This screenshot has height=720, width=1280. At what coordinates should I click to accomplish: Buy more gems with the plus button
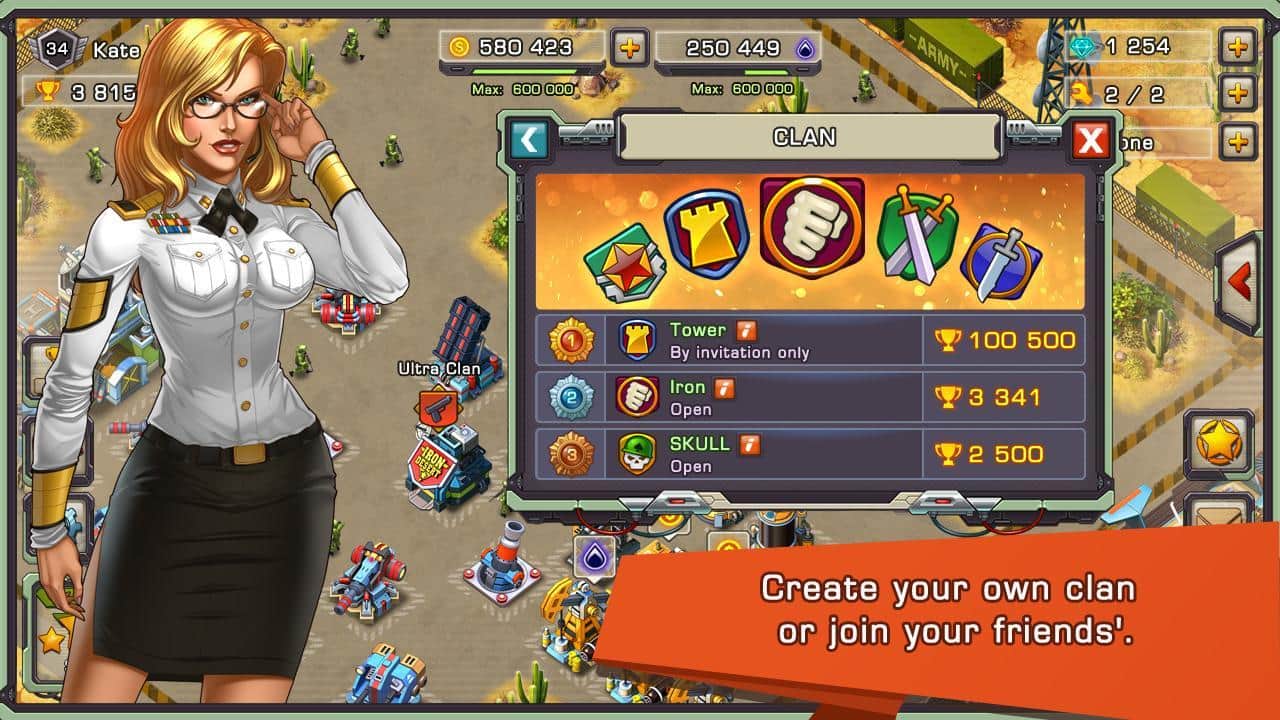[x=1238, y=46]
